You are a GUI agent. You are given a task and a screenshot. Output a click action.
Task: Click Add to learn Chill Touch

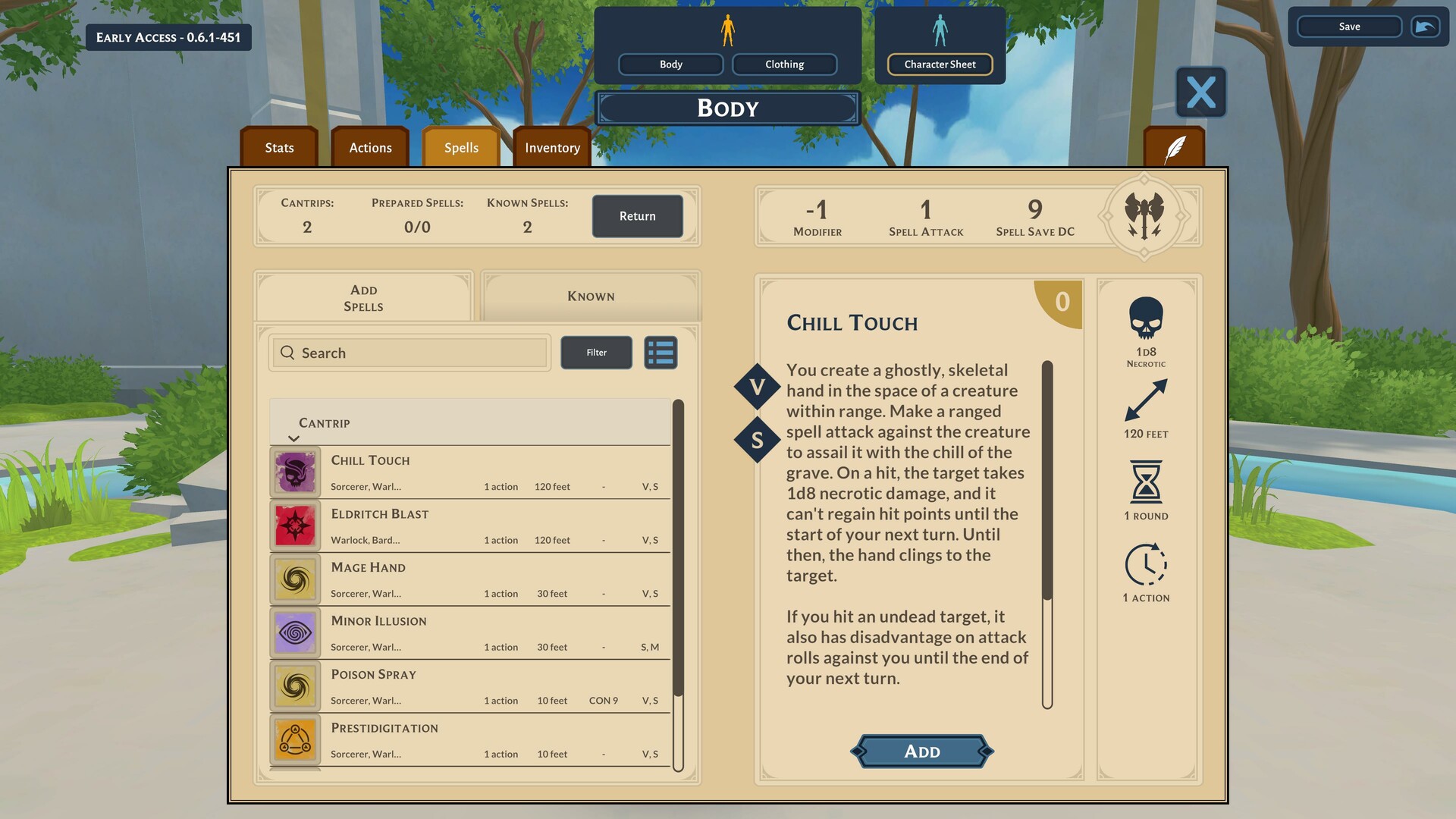(x=921, y=751)
